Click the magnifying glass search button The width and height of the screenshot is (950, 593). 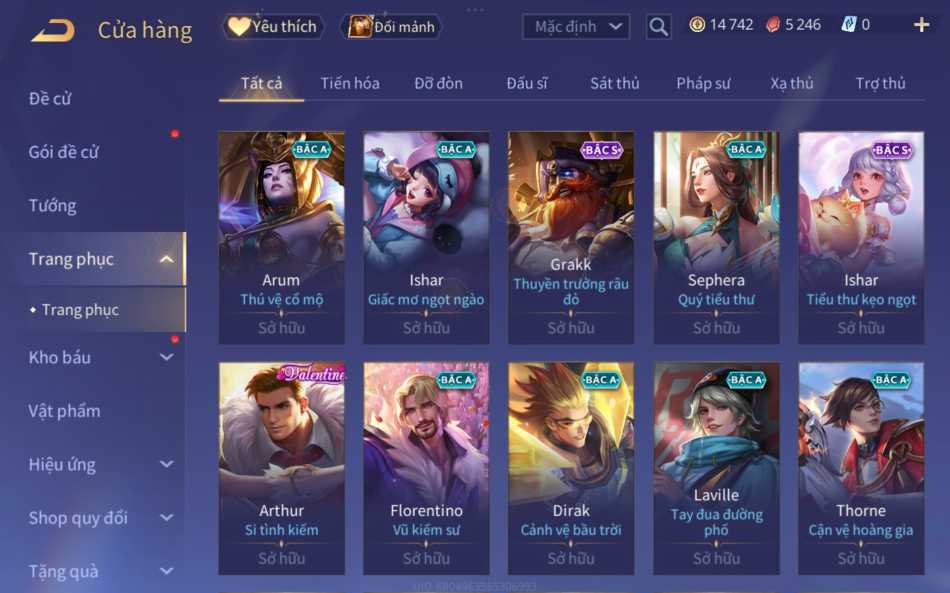658,27
